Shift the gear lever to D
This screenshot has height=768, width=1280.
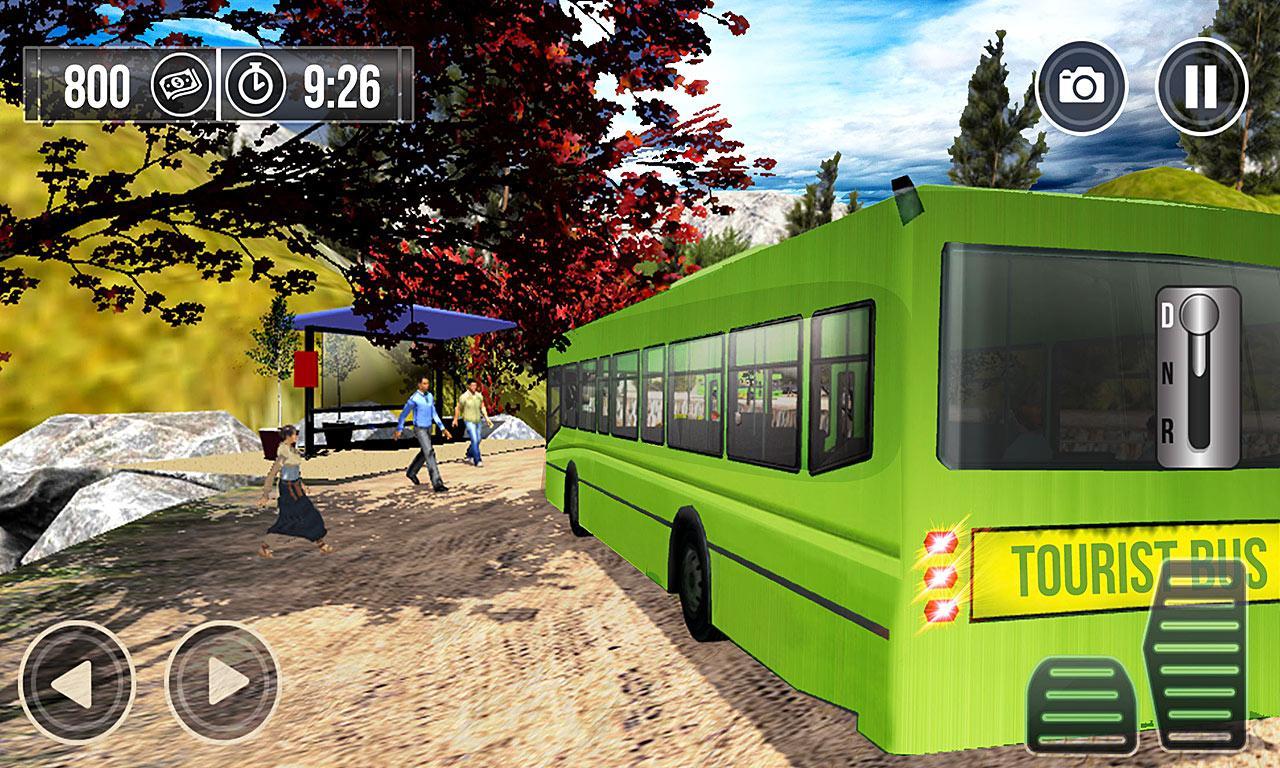point(1165,315)
